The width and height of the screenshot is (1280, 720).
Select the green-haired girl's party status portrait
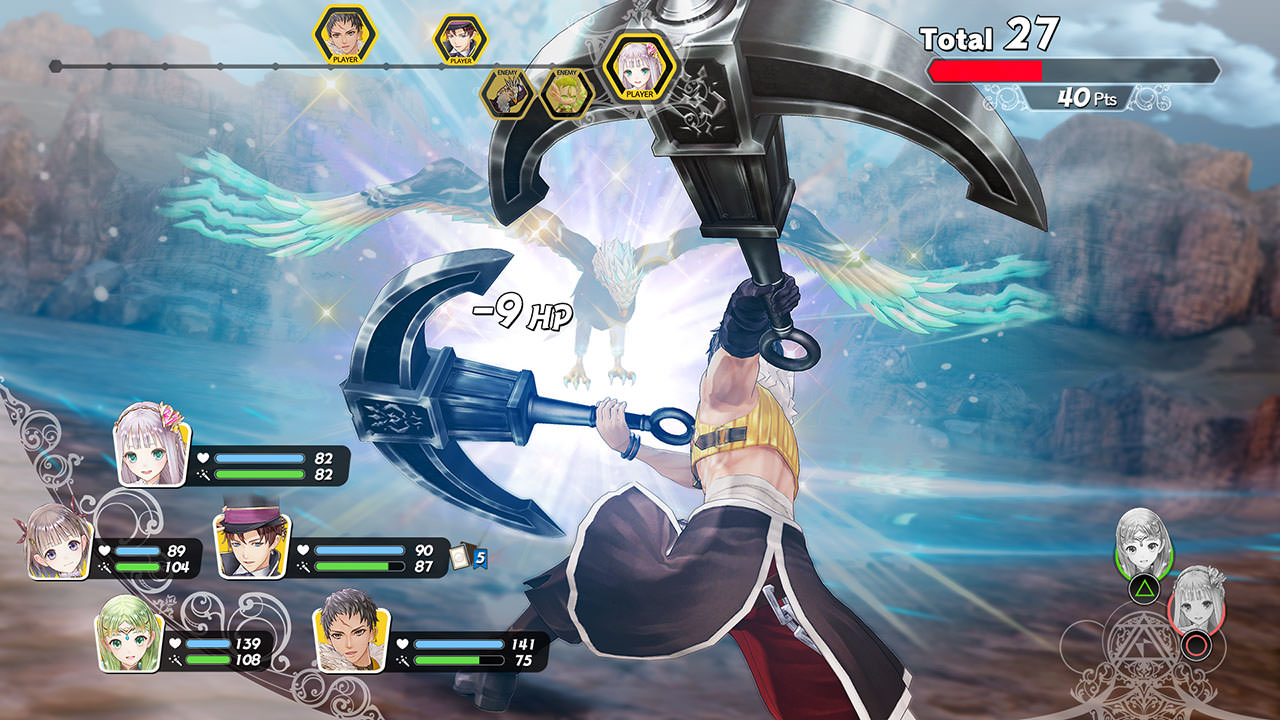(x=128, y=634)
